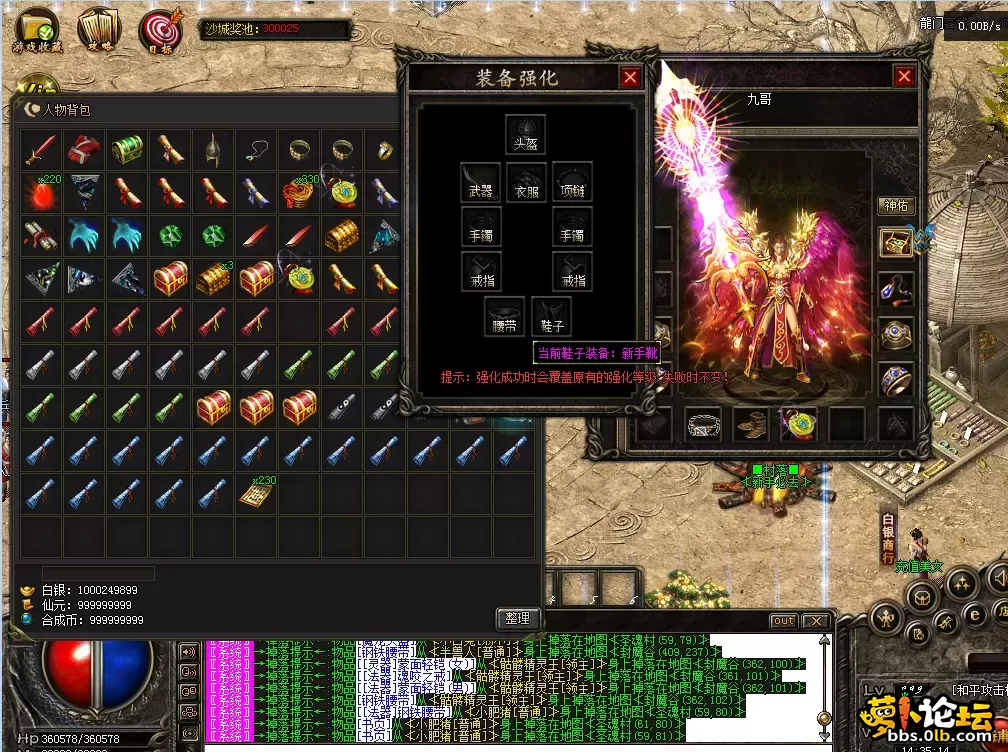Open the 游戏收藏 game favorites icon
1008x752 pixels.
coord(37,31)
